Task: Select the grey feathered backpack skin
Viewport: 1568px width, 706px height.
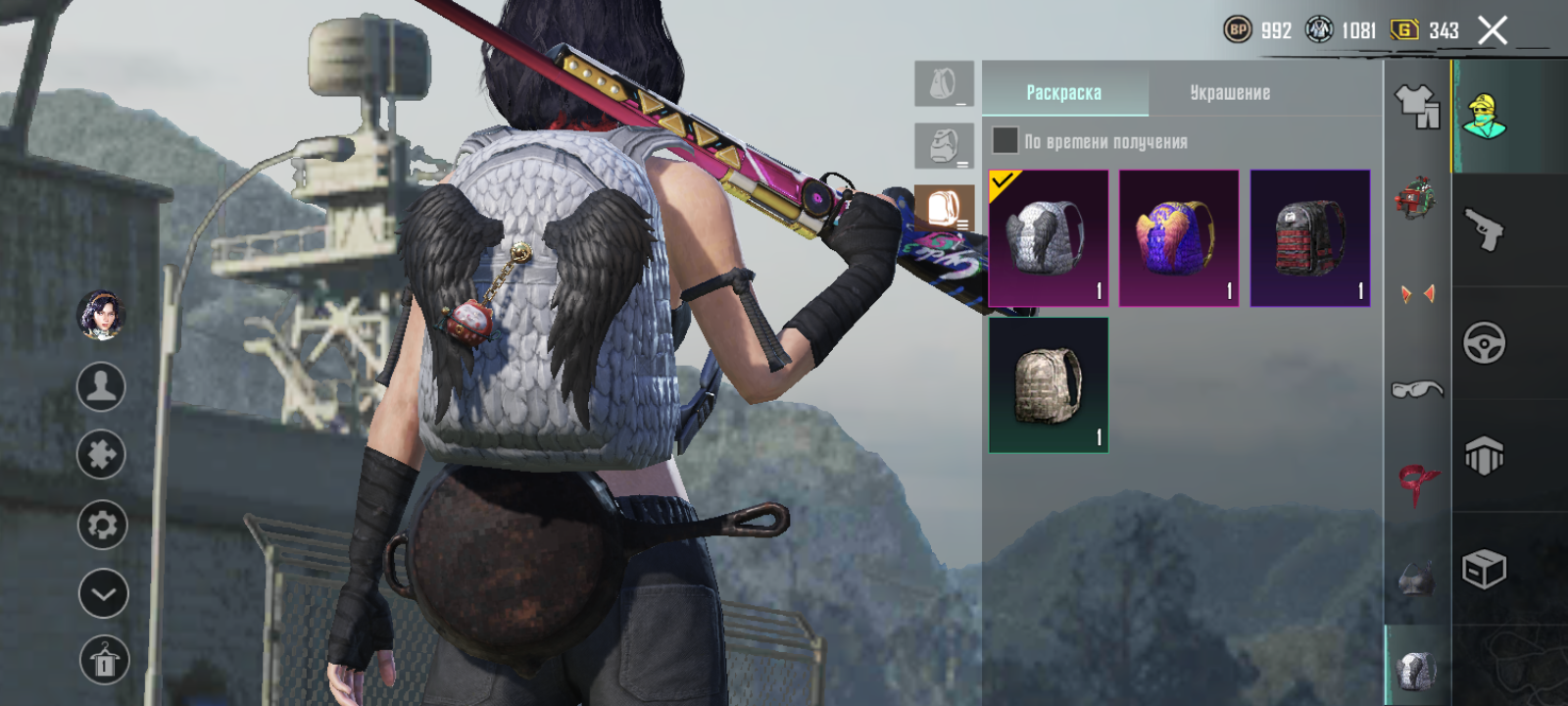Action: tap(1048, 238)
